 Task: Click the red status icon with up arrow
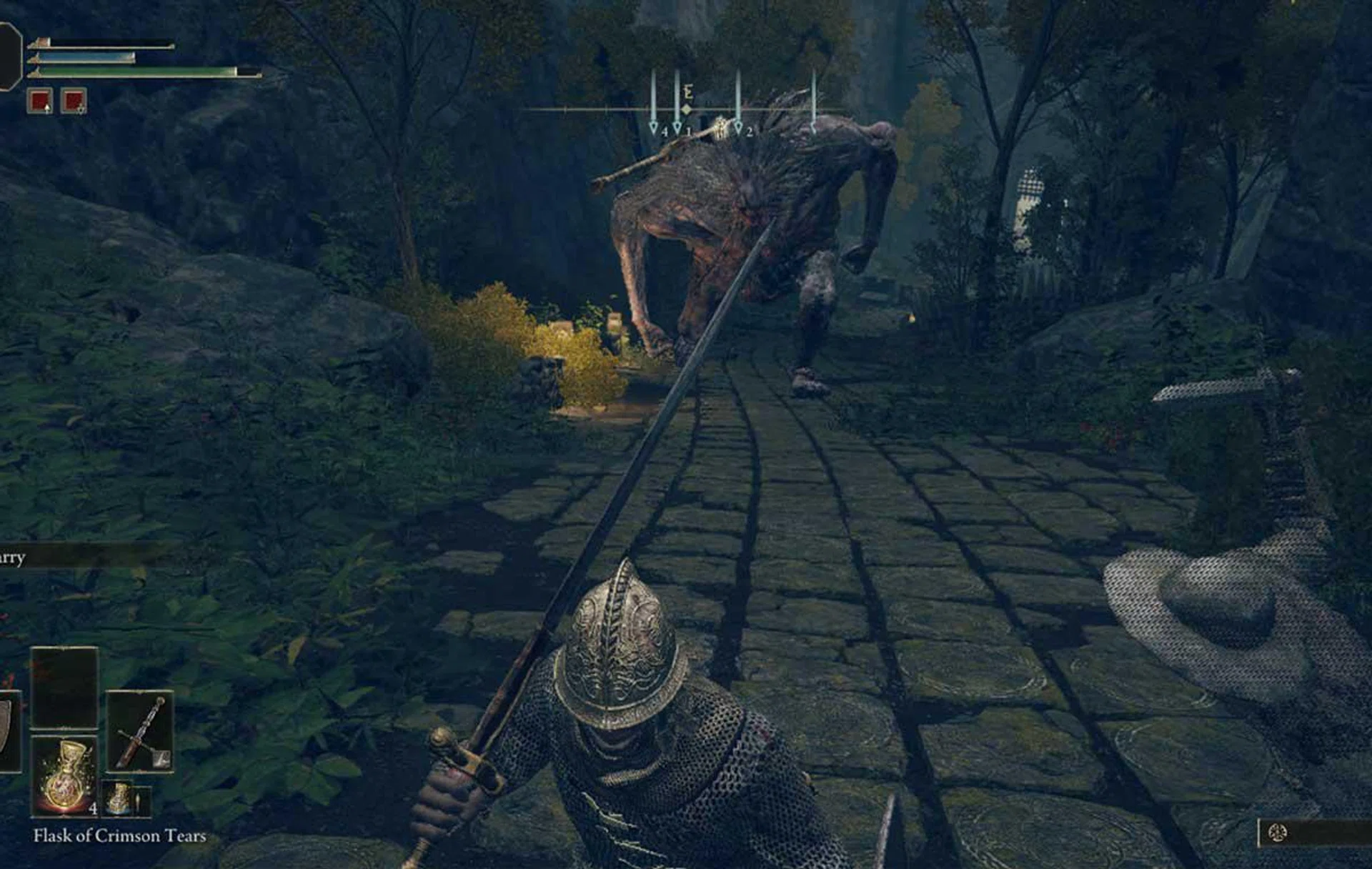click(x=40, y=101)
